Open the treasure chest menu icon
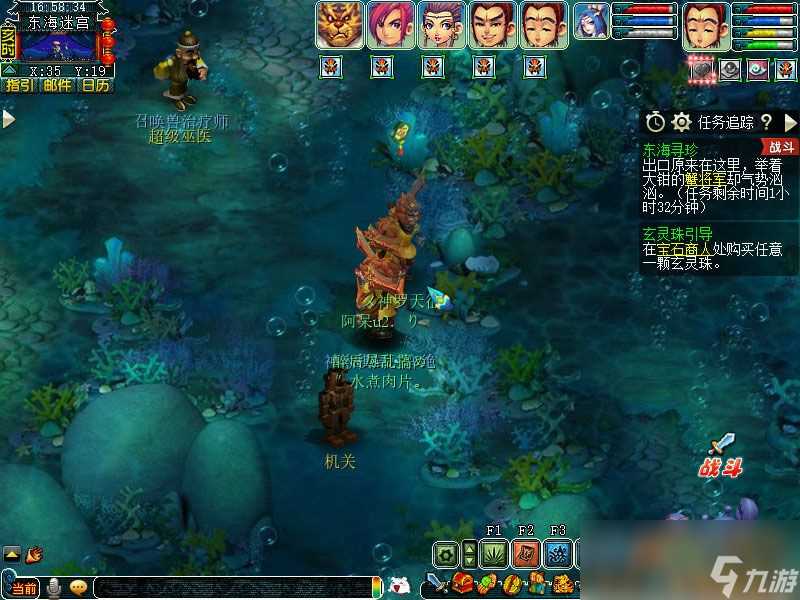Image resolution: width=800 pixels, height=600 pixels. pos(463,584)
